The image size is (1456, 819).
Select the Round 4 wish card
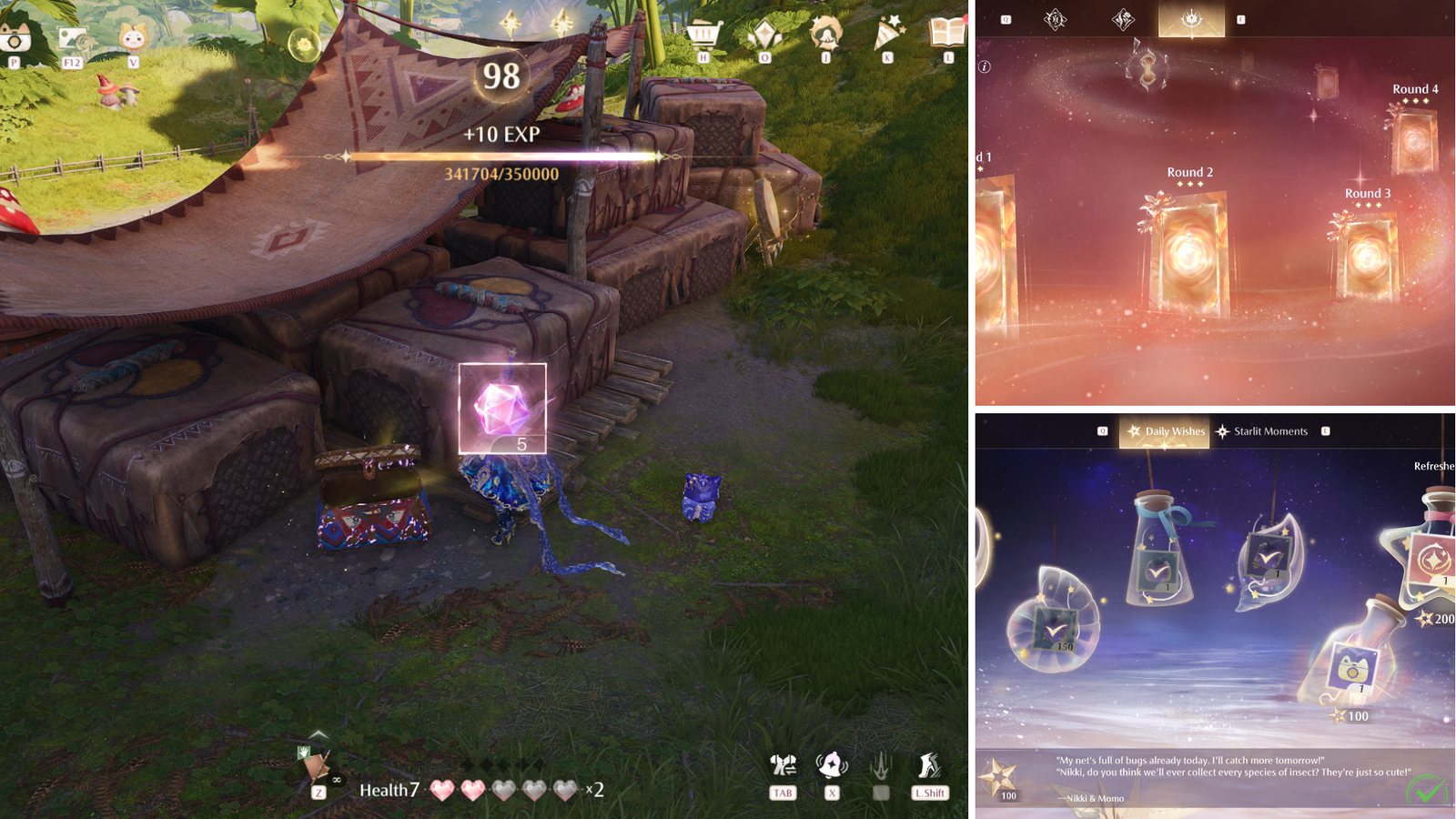pyautogui.click(x=1412, y=138)
